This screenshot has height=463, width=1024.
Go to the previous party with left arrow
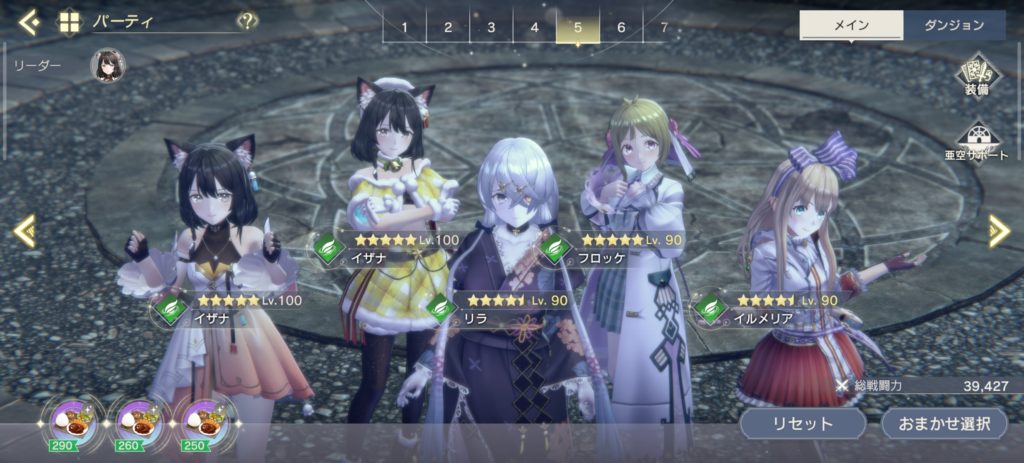24,231
